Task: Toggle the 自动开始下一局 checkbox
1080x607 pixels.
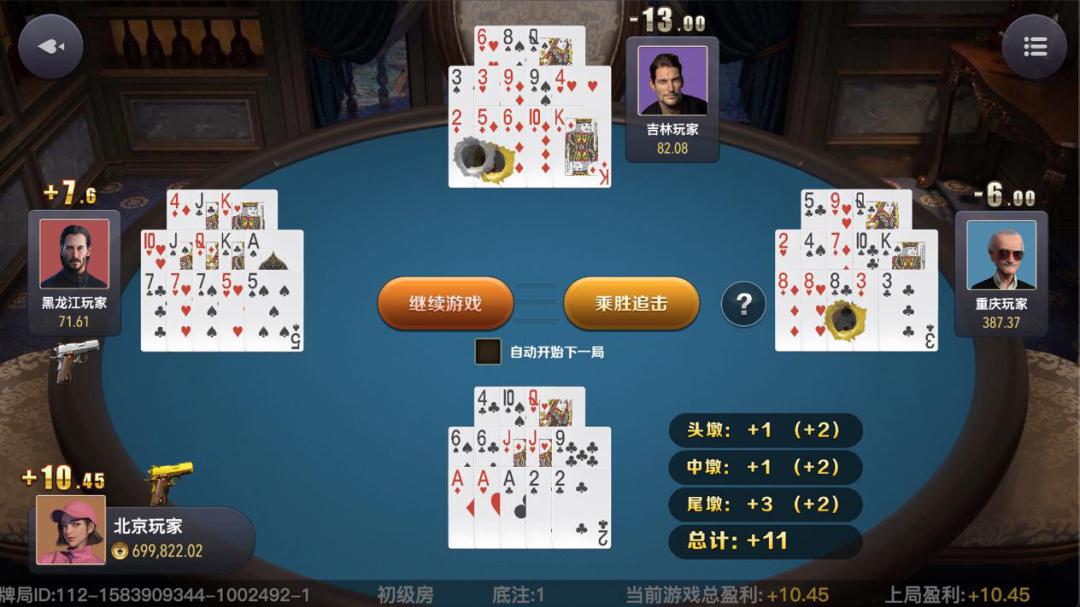Action: tap(488, 352)
